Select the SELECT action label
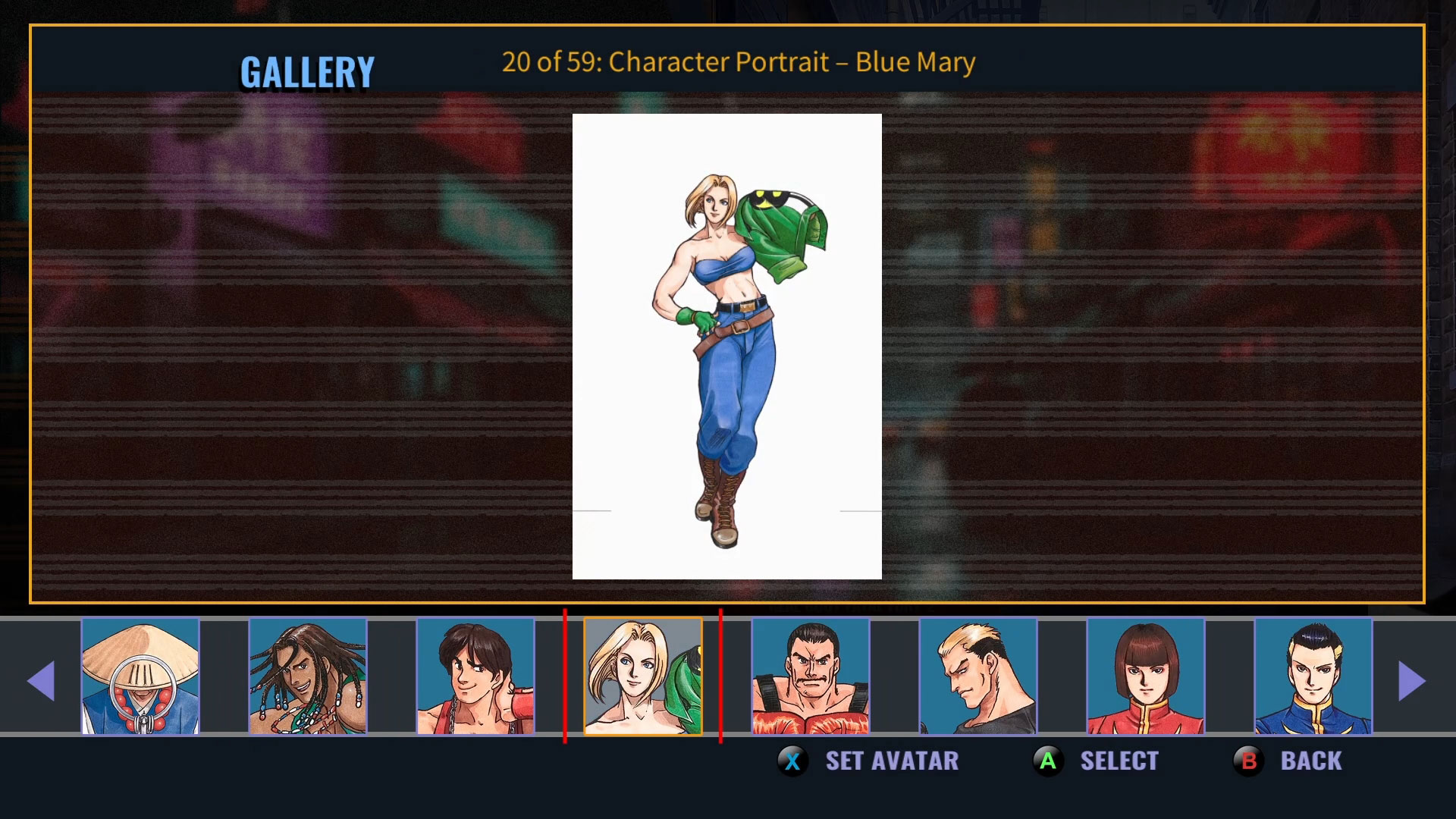 (x=1120, y=761)
